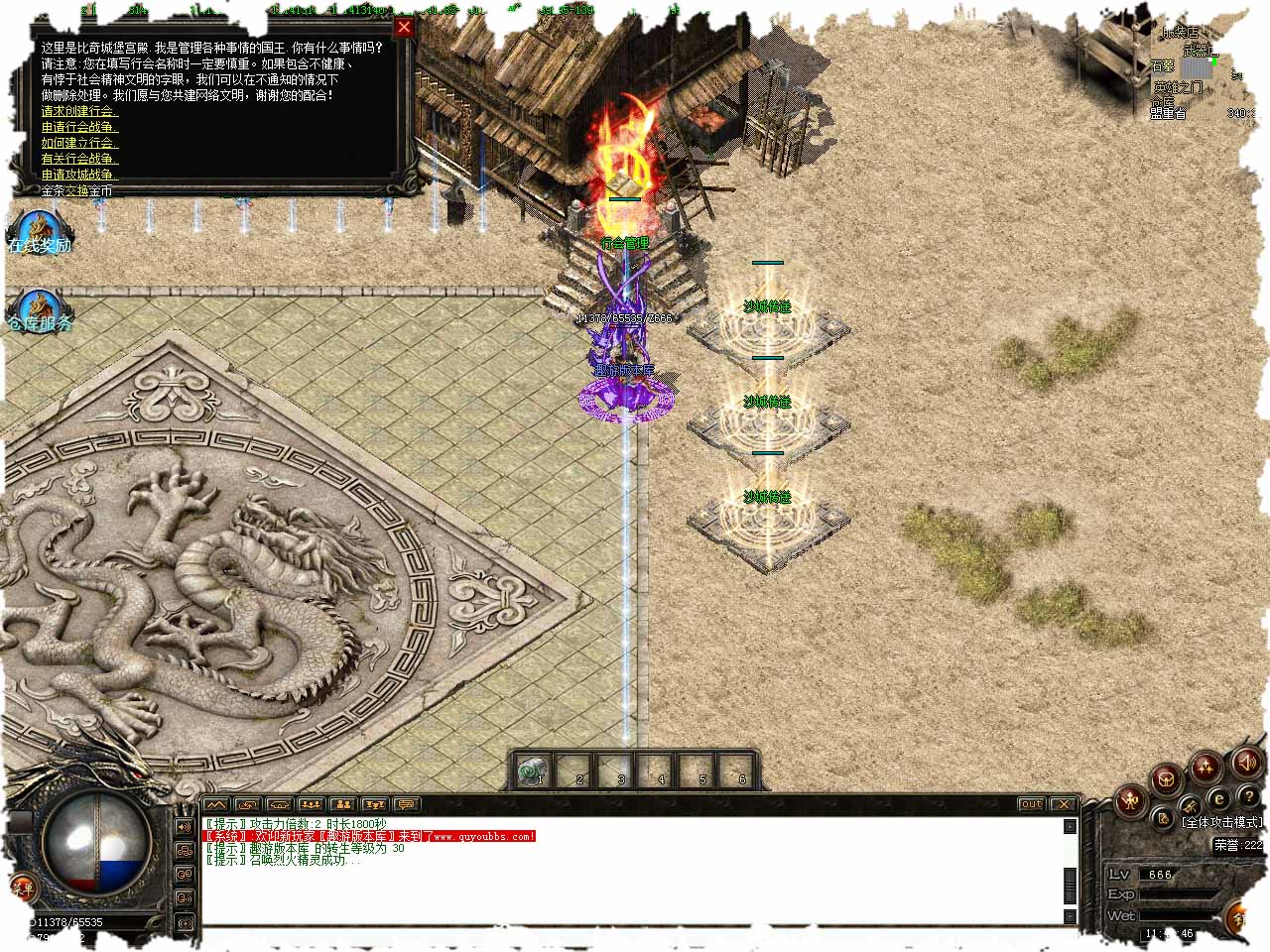This screenshot has width=1270, height=952.
Task: Close the NPC dialogue window
Action: (404, 27)
